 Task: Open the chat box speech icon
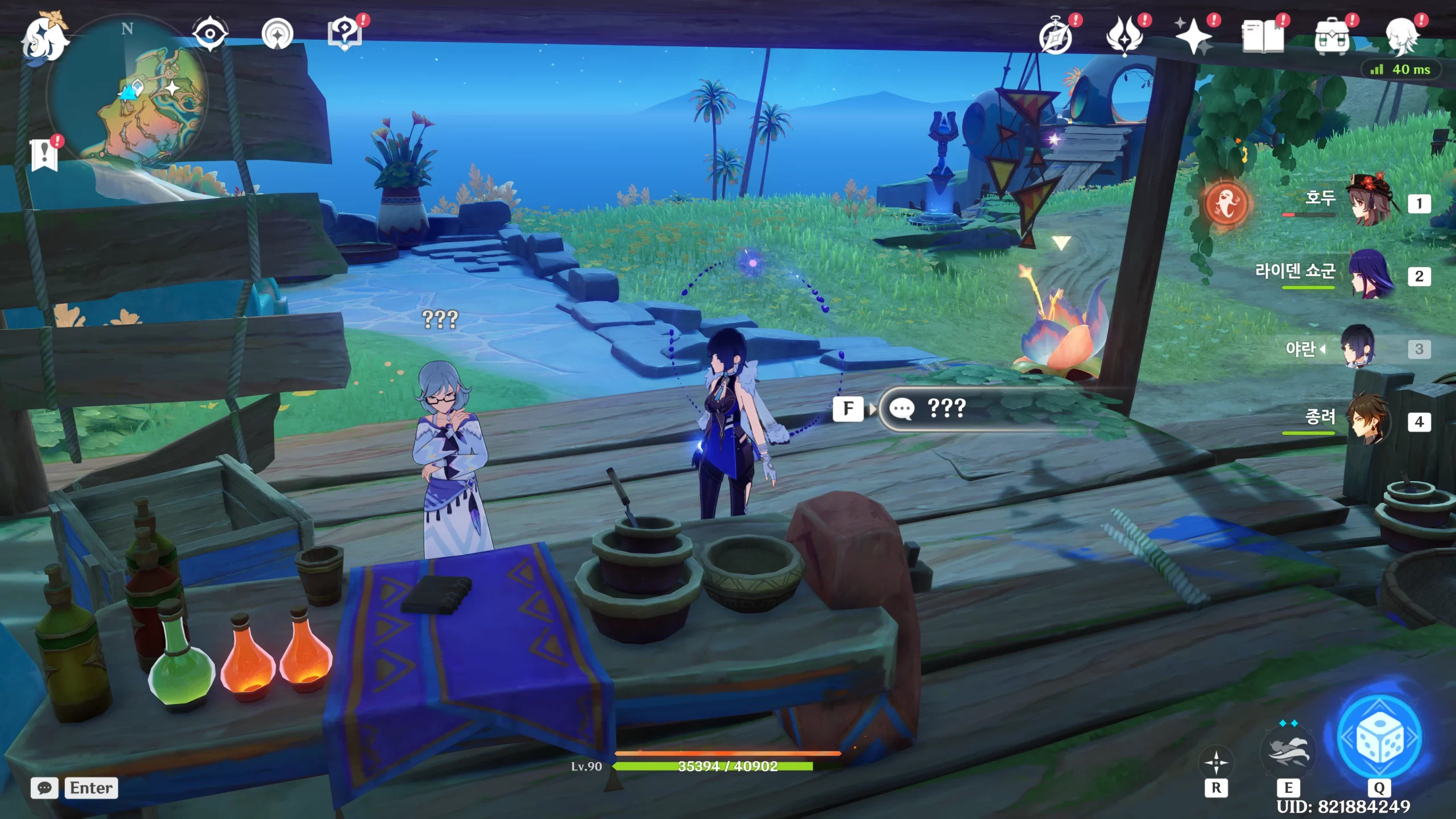pos(44,788)
